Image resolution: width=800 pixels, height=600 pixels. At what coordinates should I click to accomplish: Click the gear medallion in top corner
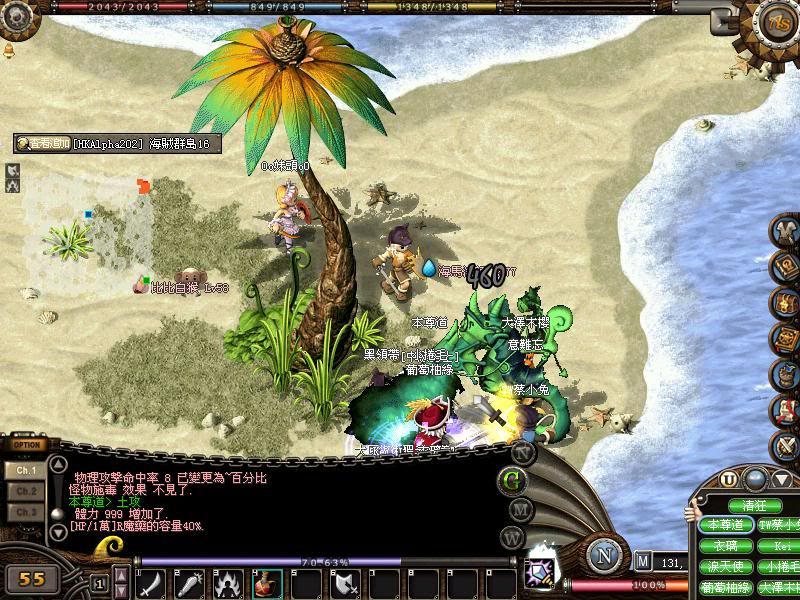pyautogui.click(x=777, y=22)
